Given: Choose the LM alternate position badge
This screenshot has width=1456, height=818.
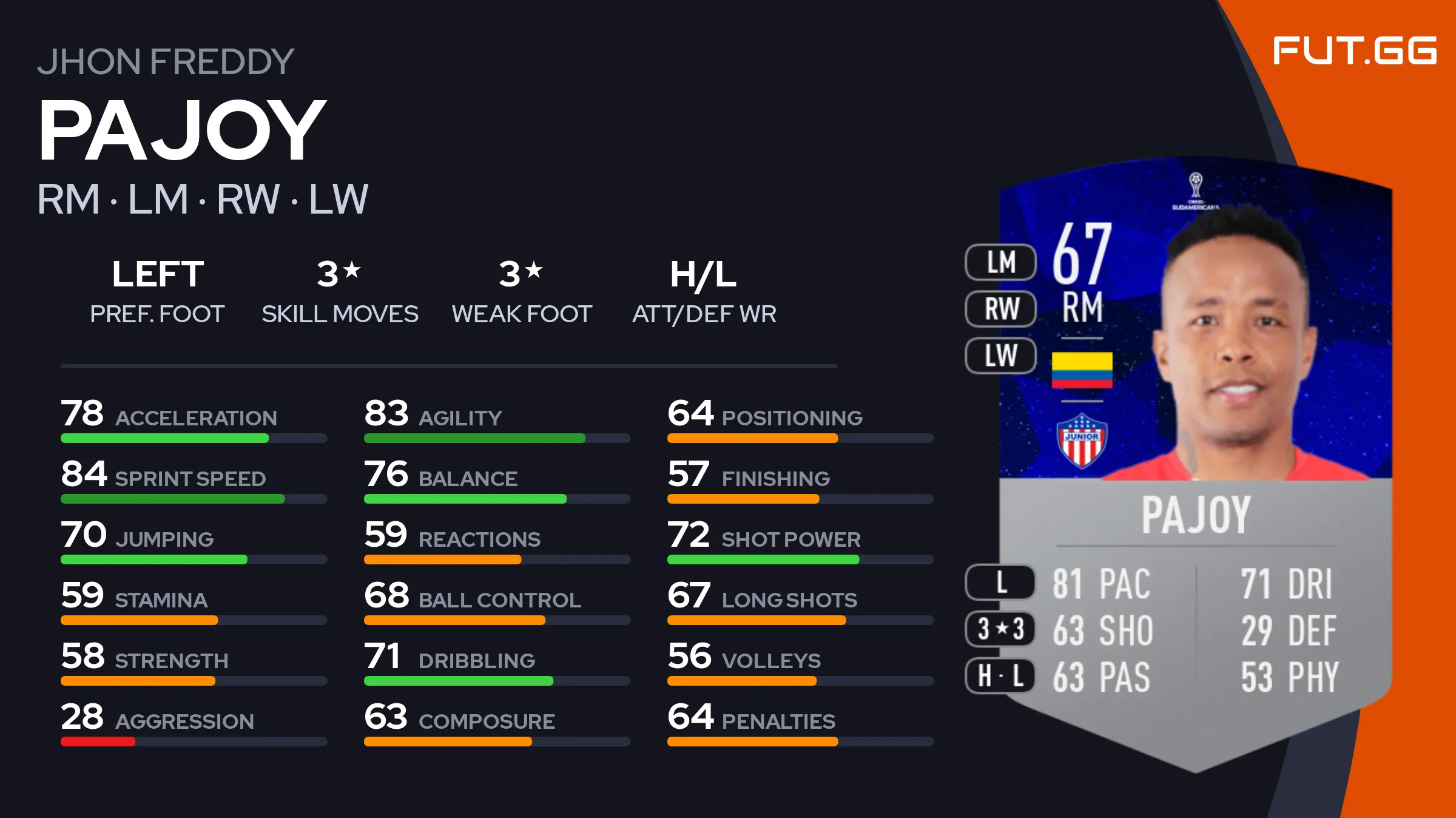Looking at the screenshot, I should point(1000,262).
